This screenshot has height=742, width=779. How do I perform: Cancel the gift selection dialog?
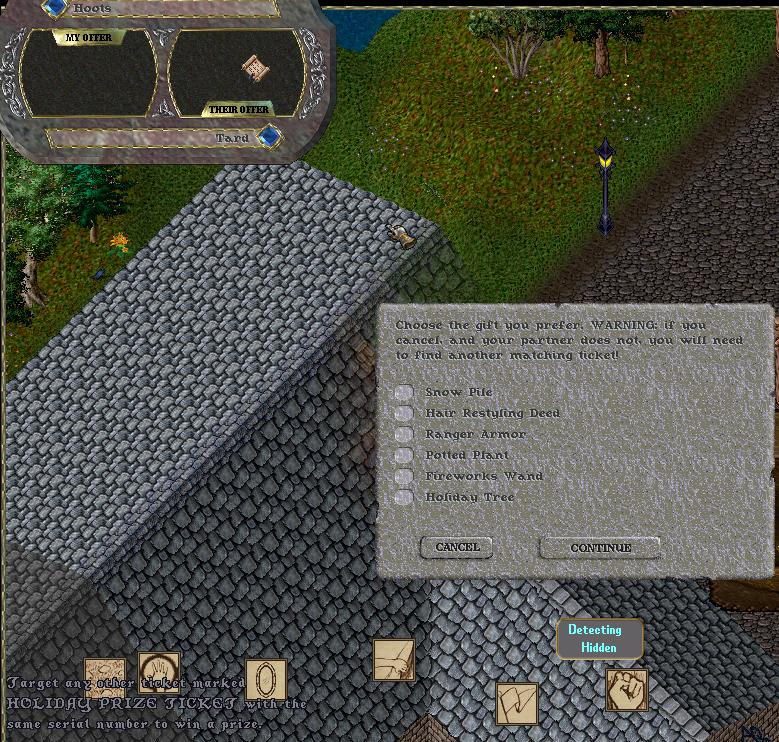(457, 547)
